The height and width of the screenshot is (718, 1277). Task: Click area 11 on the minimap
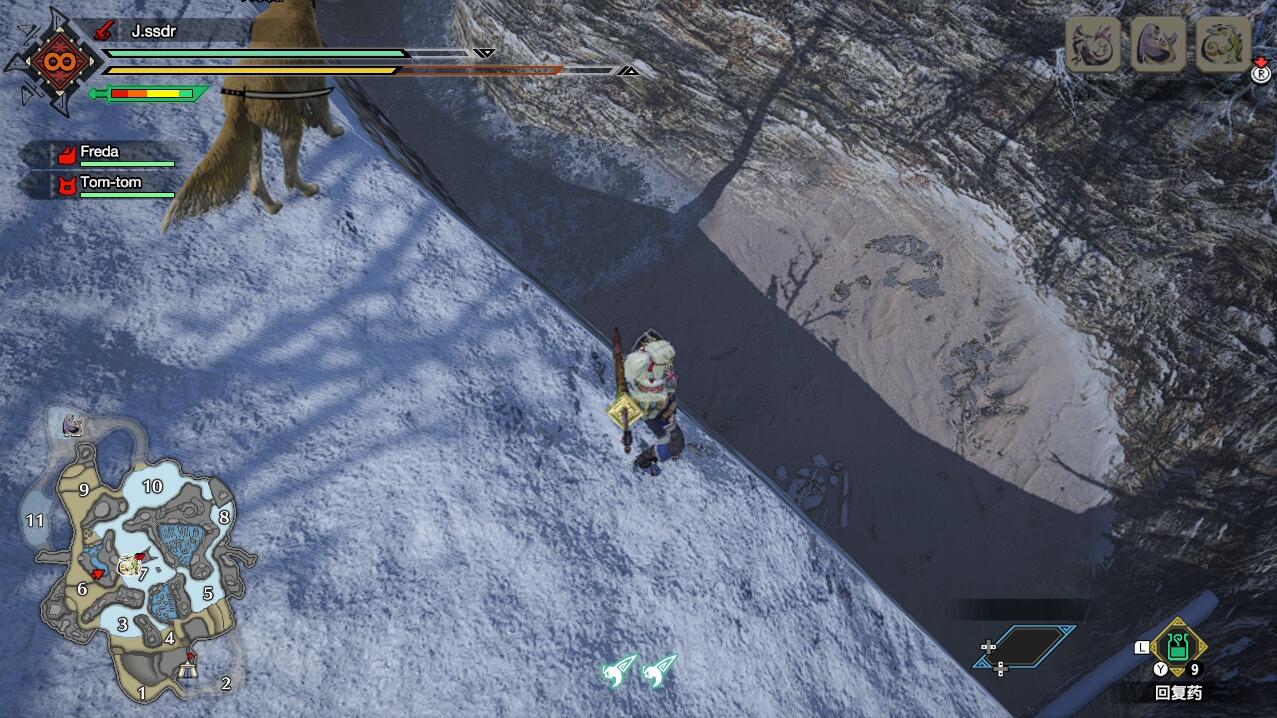[36, 520]
